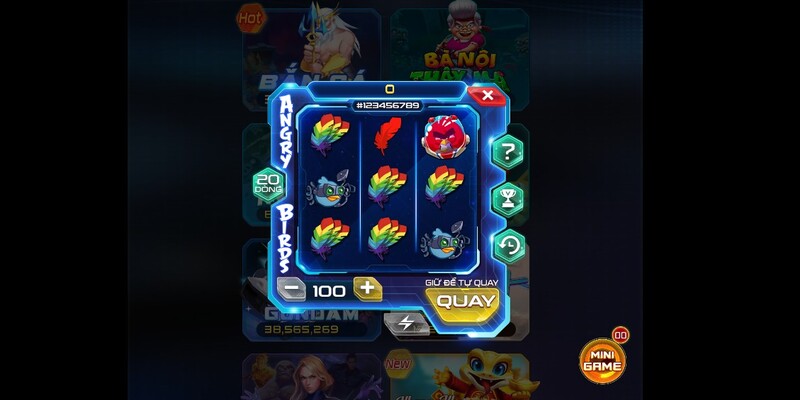800x400 pixels.
Task: Decrease the bet with minus button
Action: click(290, 290)
